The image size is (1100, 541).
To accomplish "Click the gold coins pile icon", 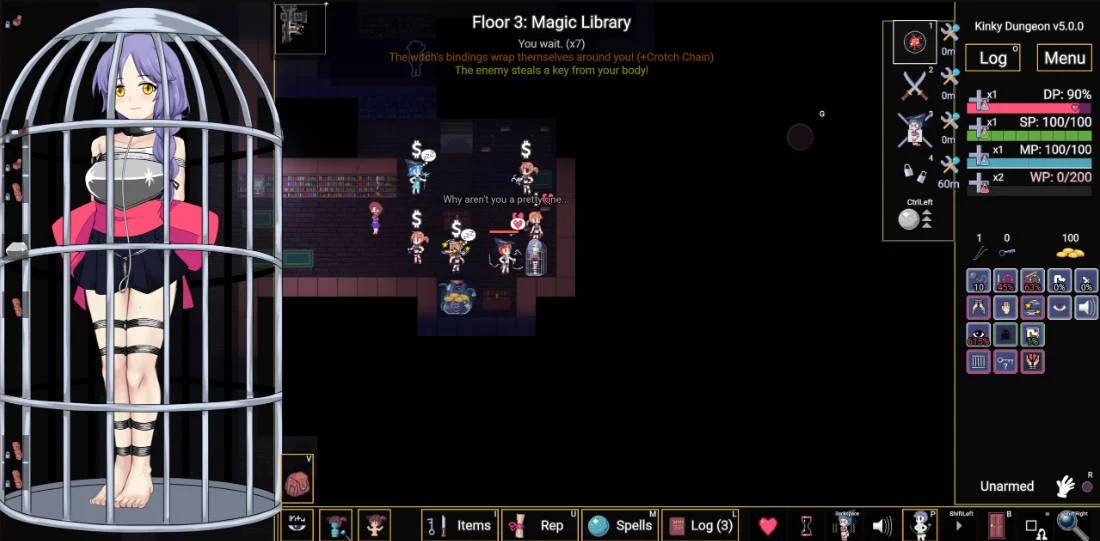I will pos(1070,251).
